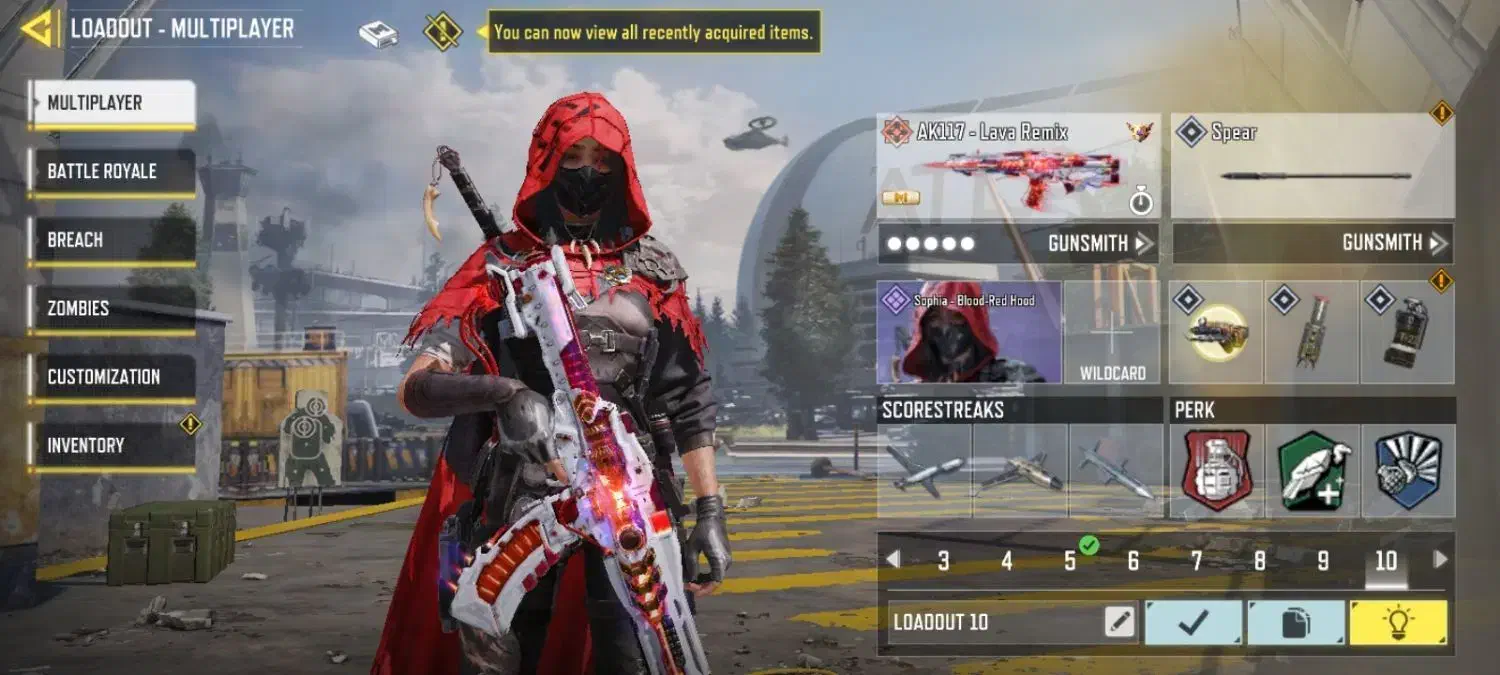
Task: Add a Wildcard to the loadout
Action: point(1112,332)
